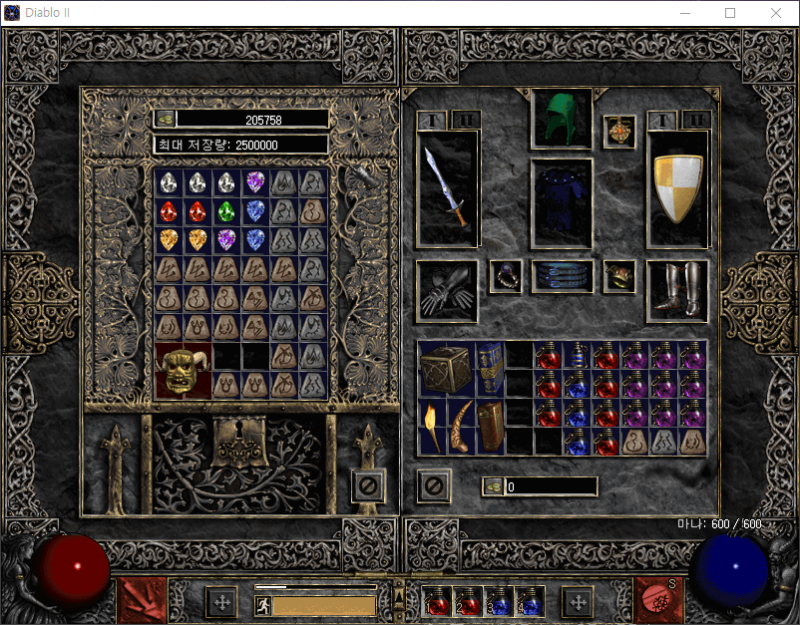Click the stash gold withdraw button
Viewport: 800px width, 625px height.
click(164, 118)
